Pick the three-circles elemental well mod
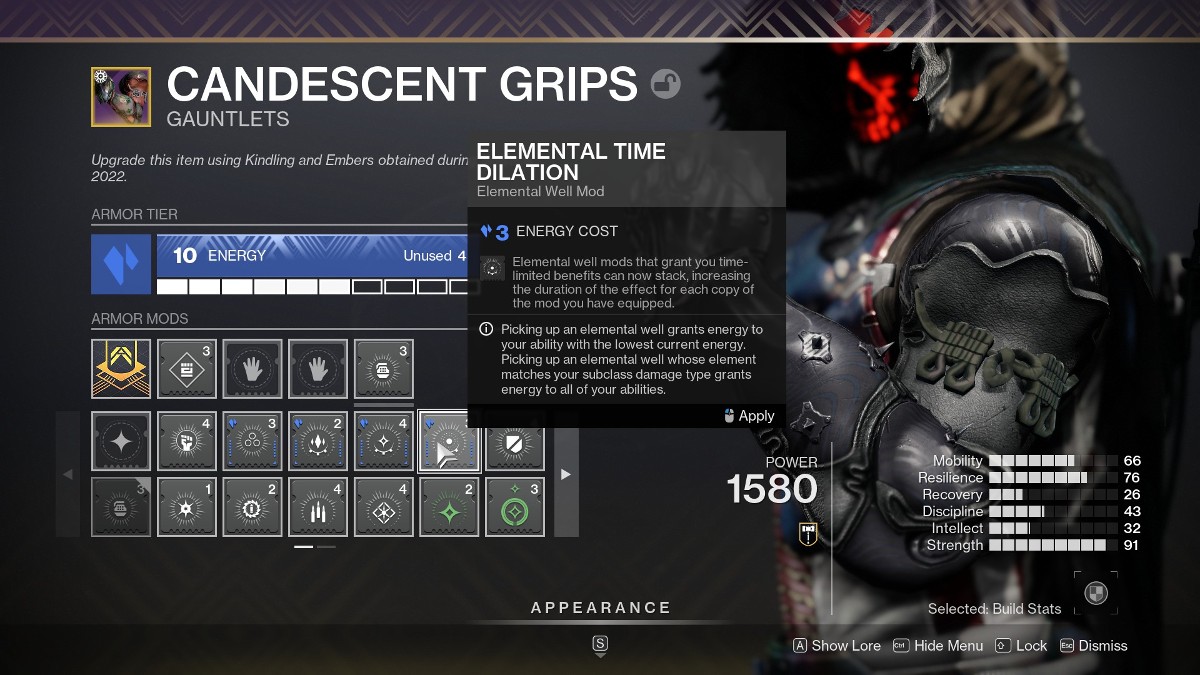 [251, 441]
